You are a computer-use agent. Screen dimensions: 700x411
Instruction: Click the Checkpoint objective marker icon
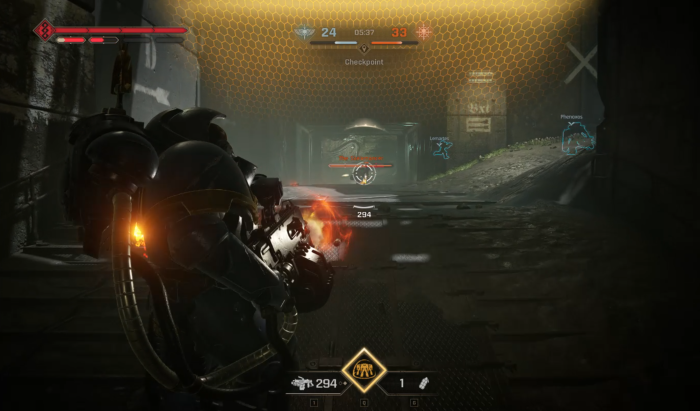tap(364, 48)
